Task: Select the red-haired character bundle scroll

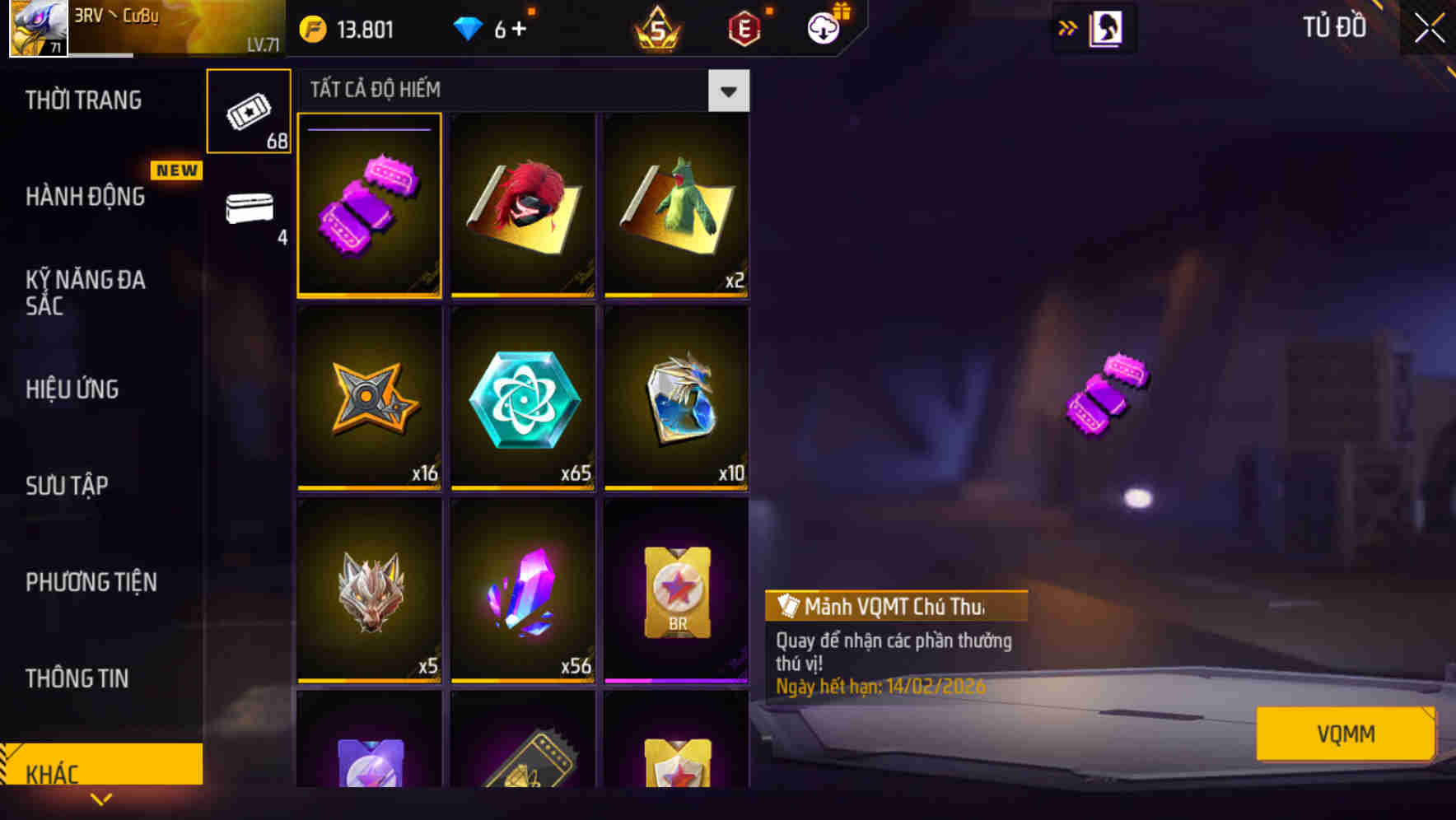Action: pos(523,206)
